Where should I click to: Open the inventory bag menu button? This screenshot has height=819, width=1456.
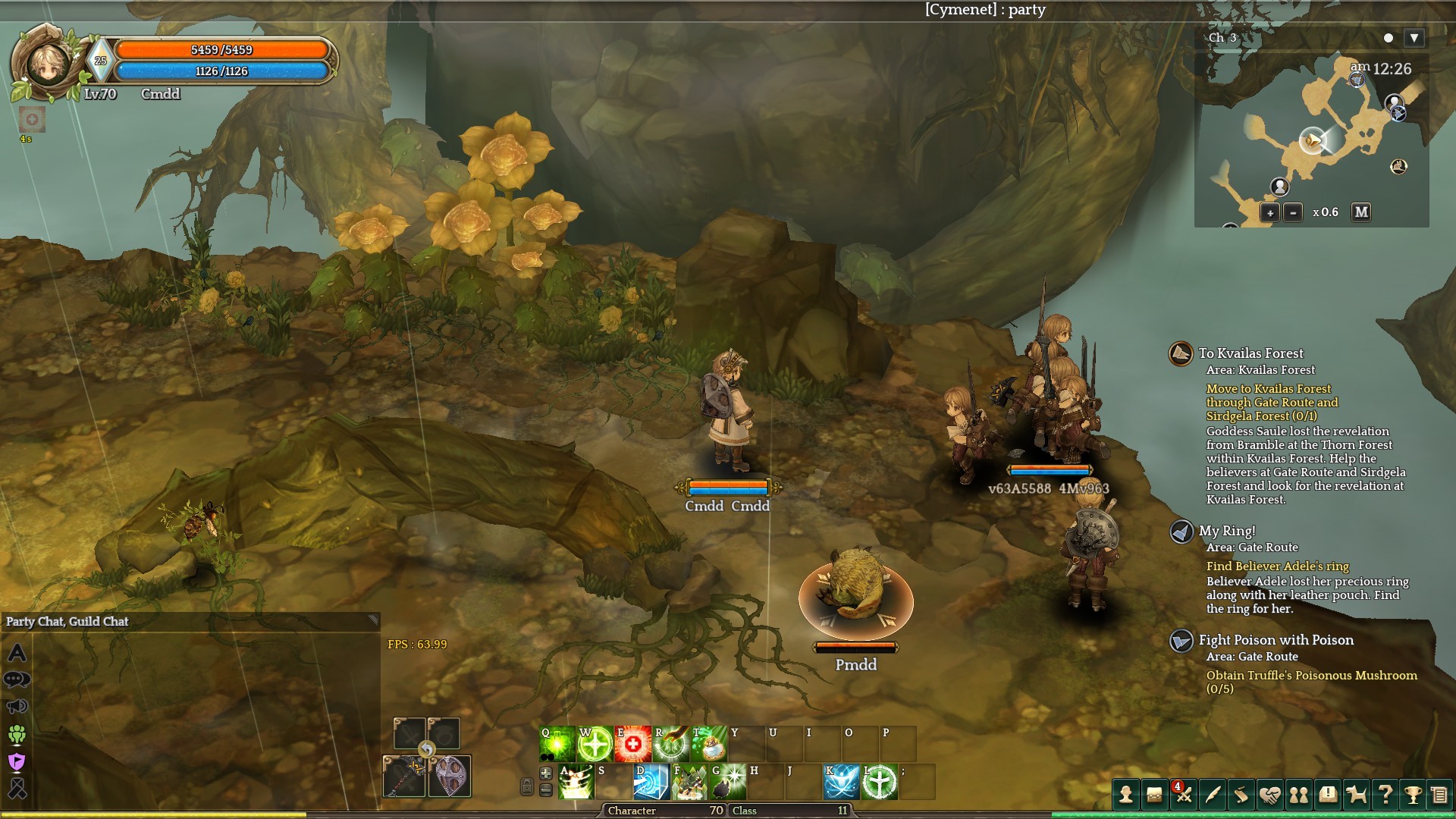[x=1154, y=795]
